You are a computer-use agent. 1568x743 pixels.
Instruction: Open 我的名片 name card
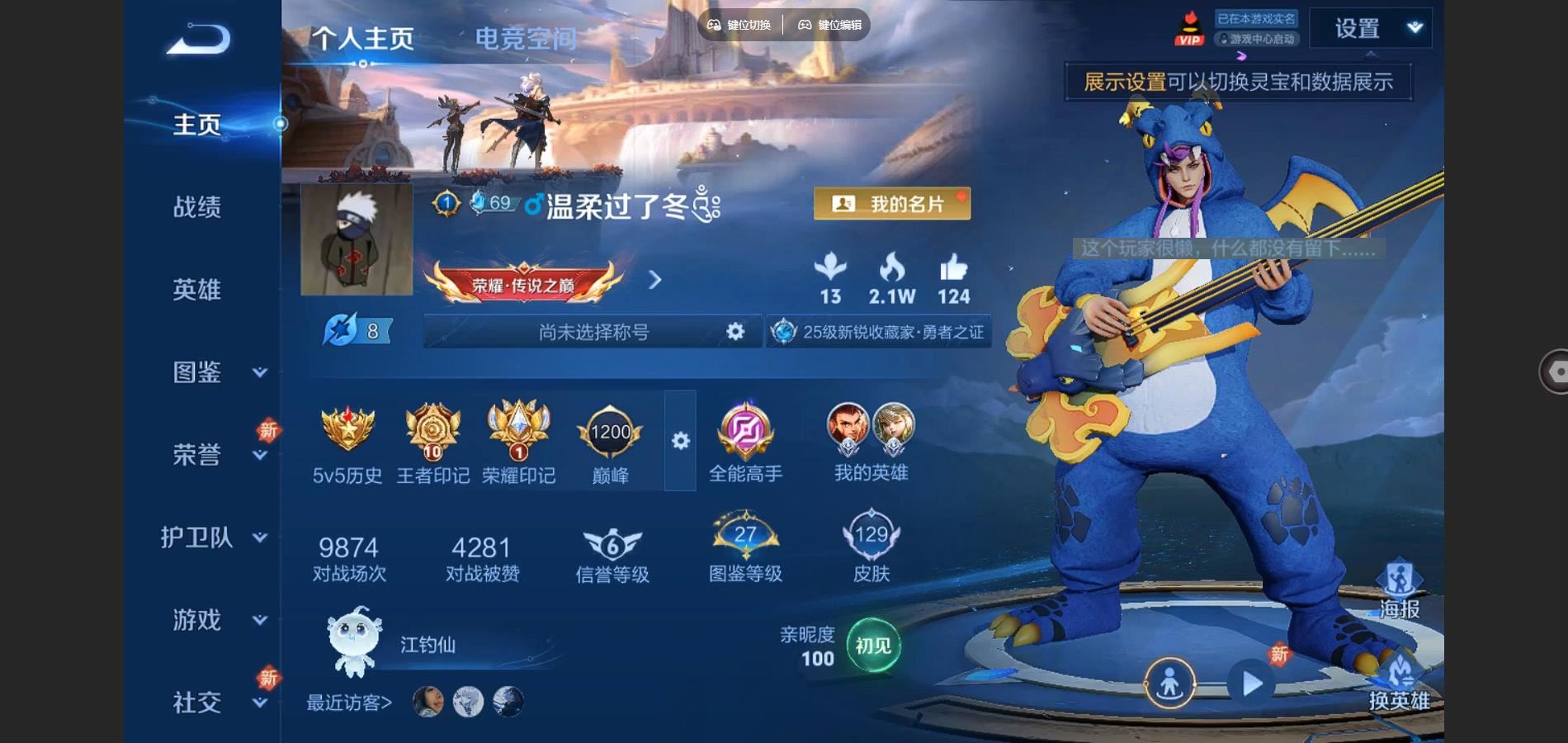(x=891, y=204)
